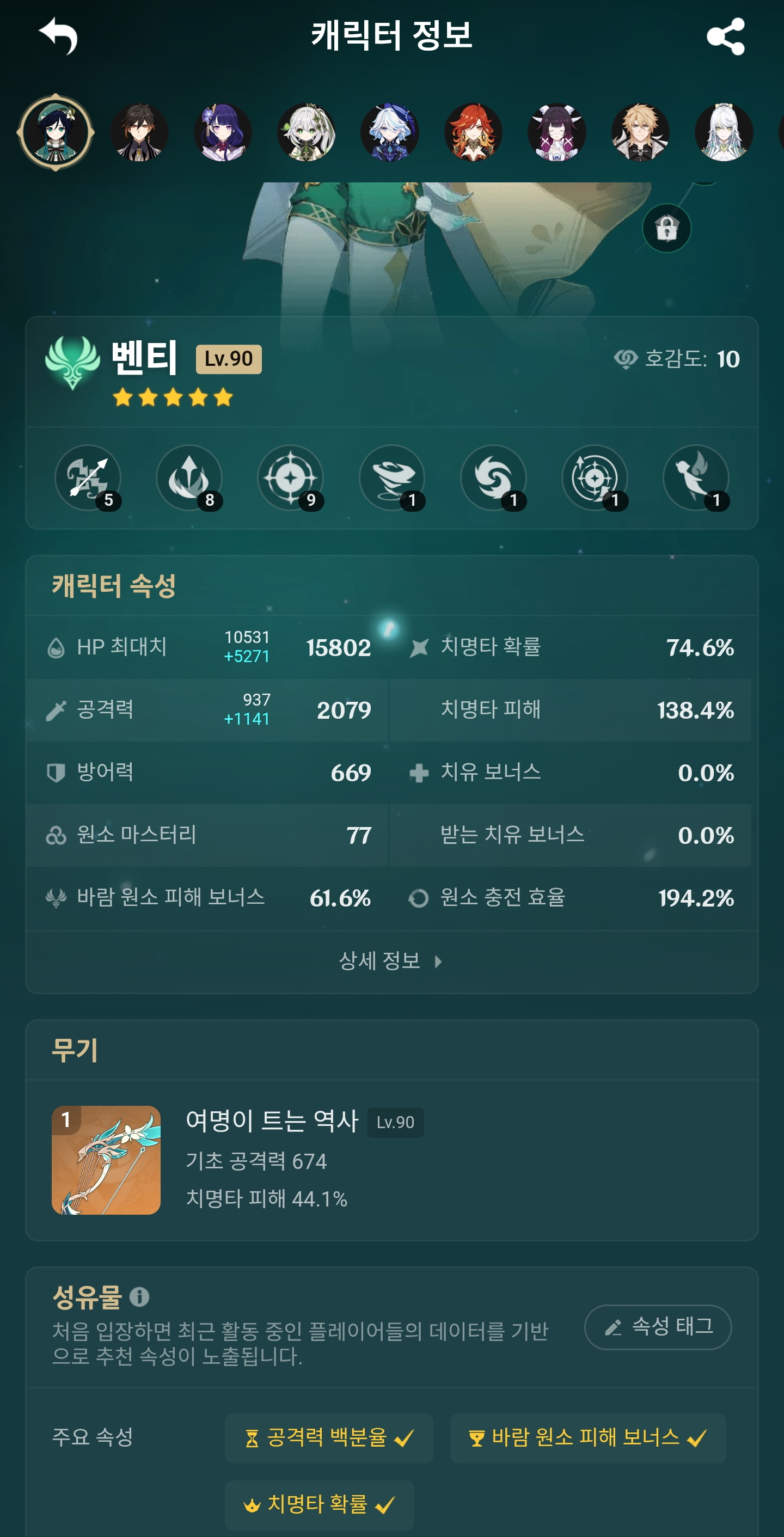
Task: Switch to Zhongli's character info tab
Action: coord(139,132)
